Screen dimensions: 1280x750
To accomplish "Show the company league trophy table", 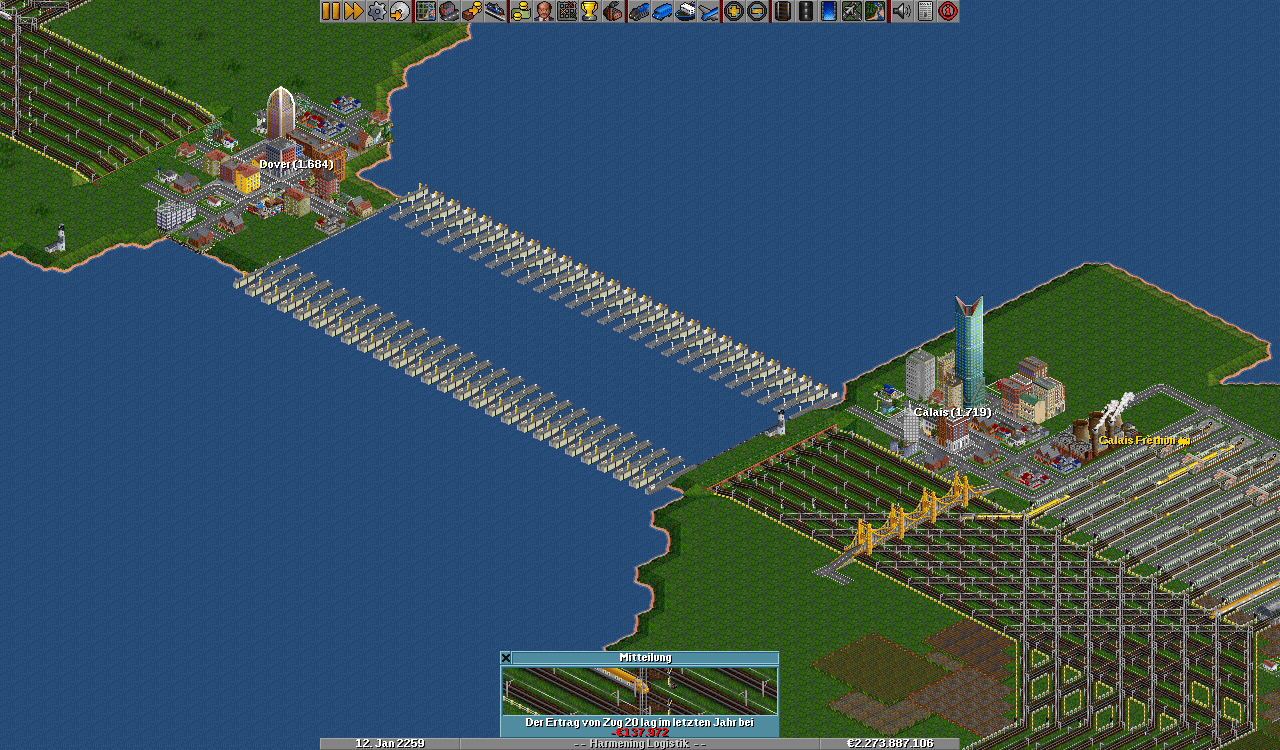I will click(x=590, y=11).
